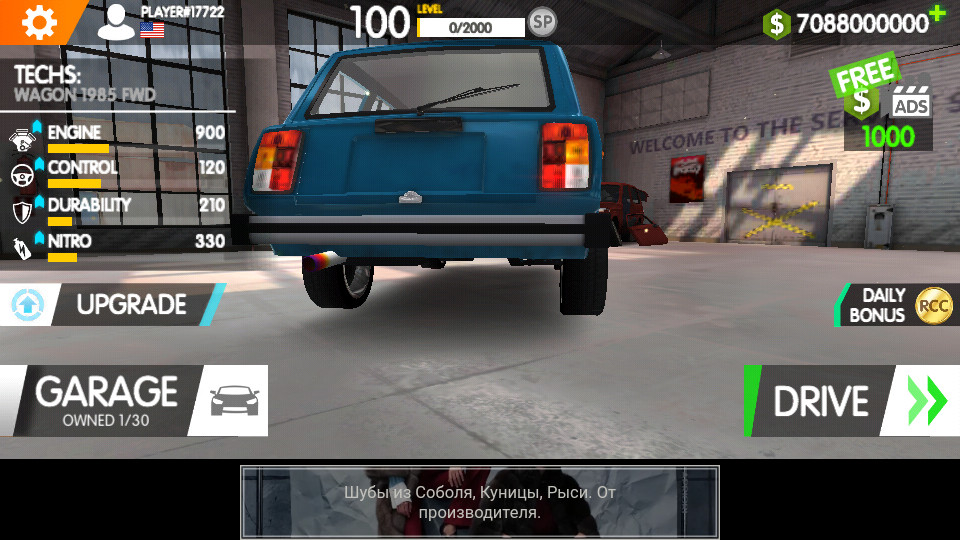Tap the SP skill points badge

point(542,21)
